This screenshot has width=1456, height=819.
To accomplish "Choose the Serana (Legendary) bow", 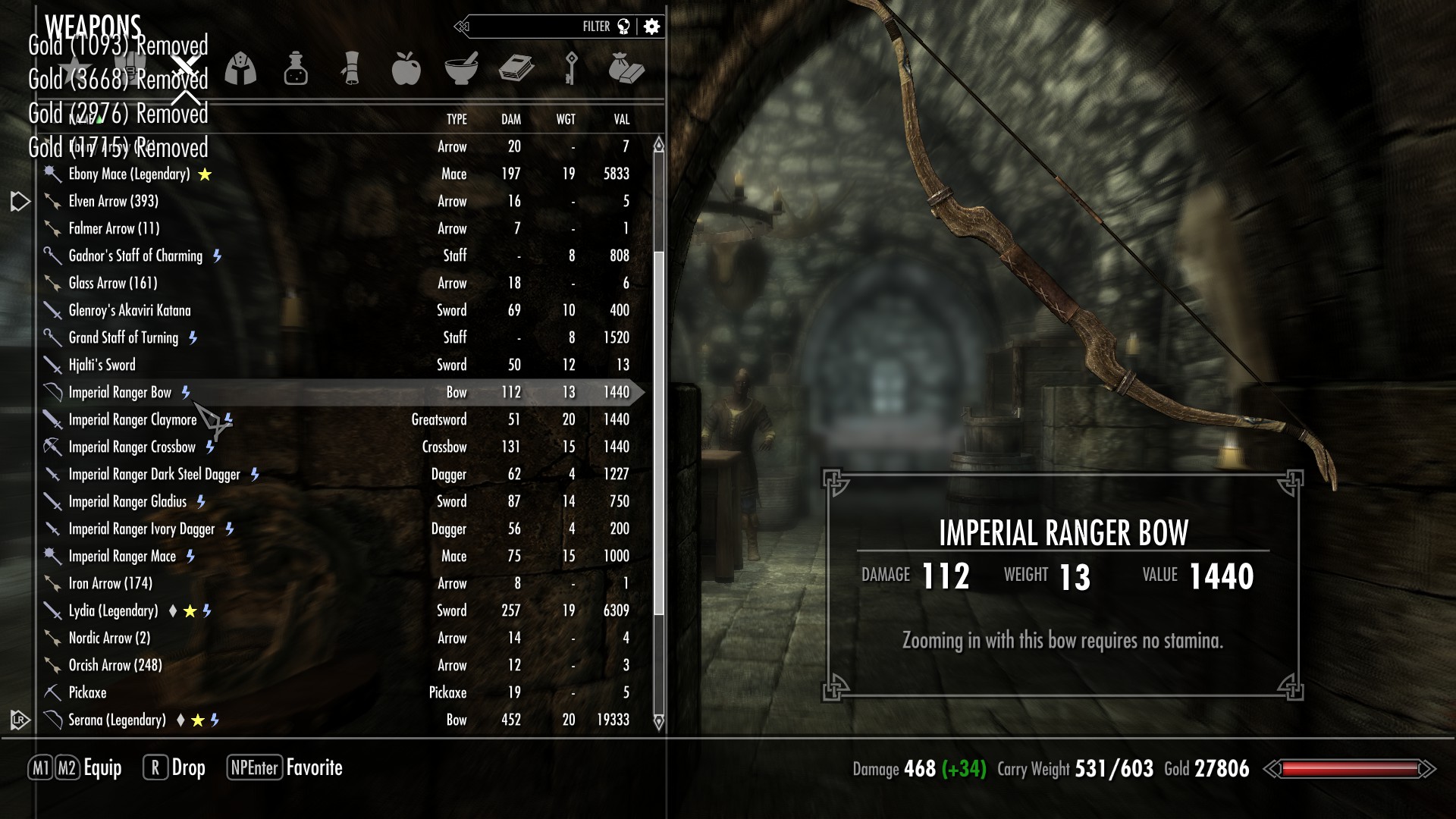I will [117, 720].
